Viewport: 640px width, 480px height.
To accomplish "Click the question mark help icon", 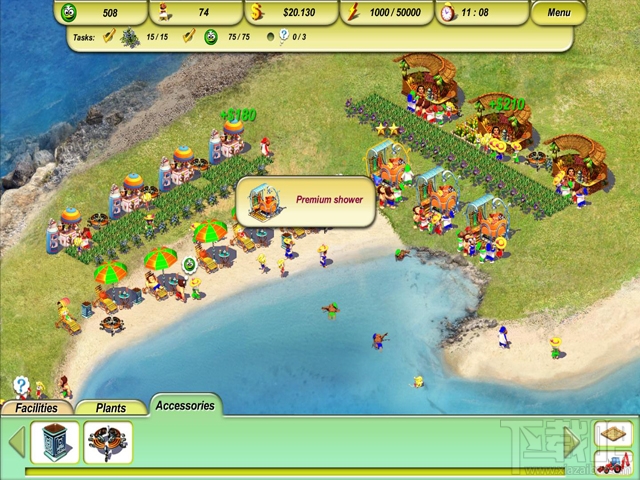I will tap(21, 384).
